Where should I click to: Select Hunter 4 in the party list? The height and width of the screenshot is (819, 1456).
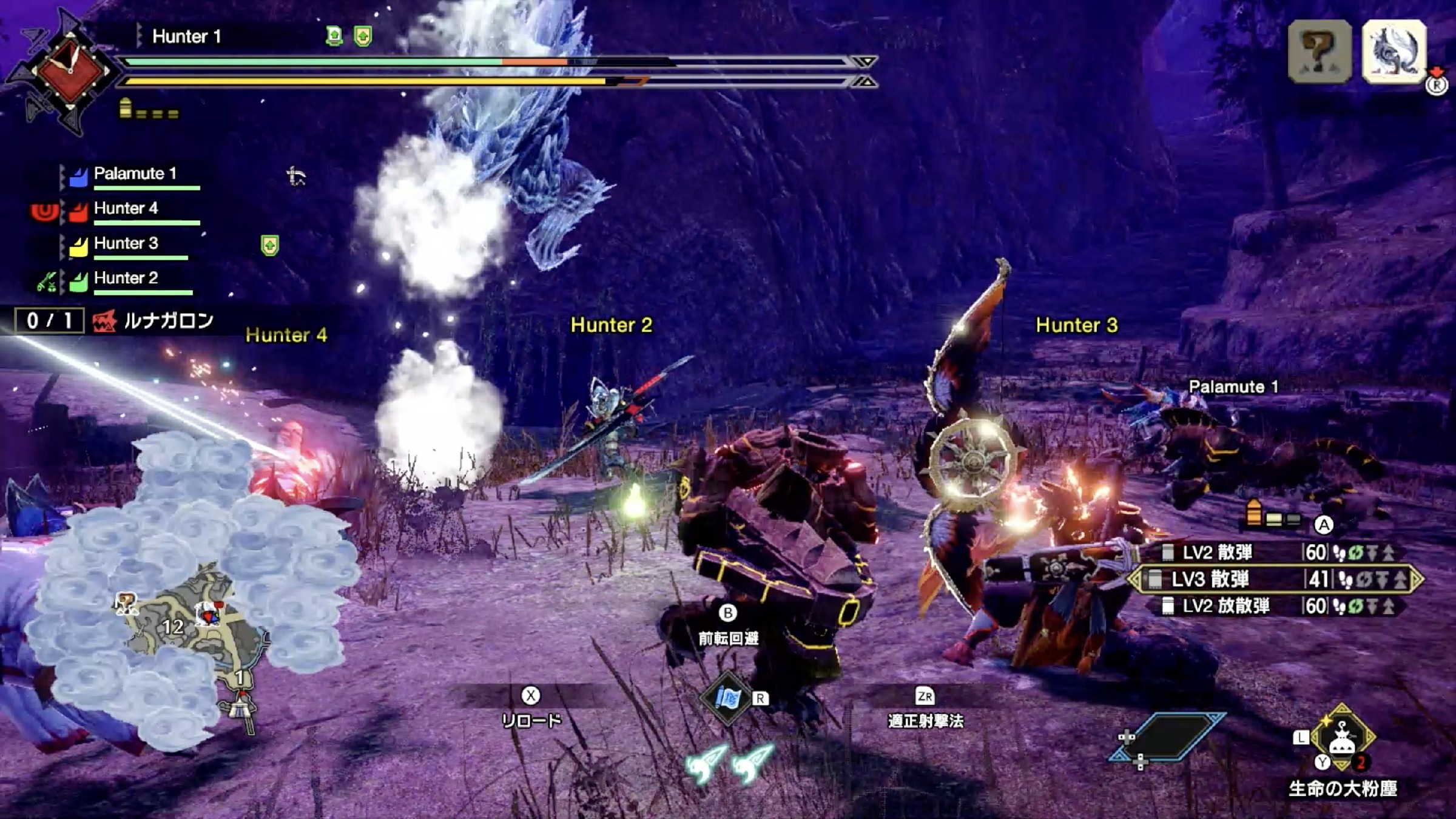pos(125,209)
